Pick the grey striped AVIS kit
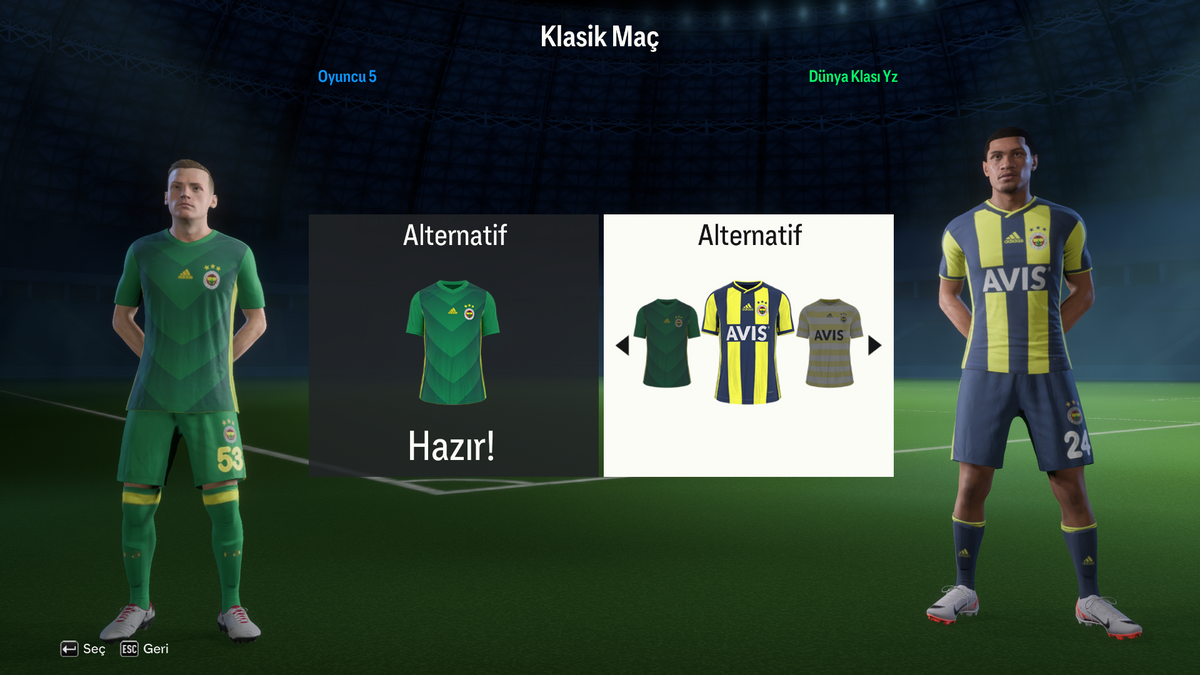The width and height of the screenshot is (1200, 675). (828, 342)
